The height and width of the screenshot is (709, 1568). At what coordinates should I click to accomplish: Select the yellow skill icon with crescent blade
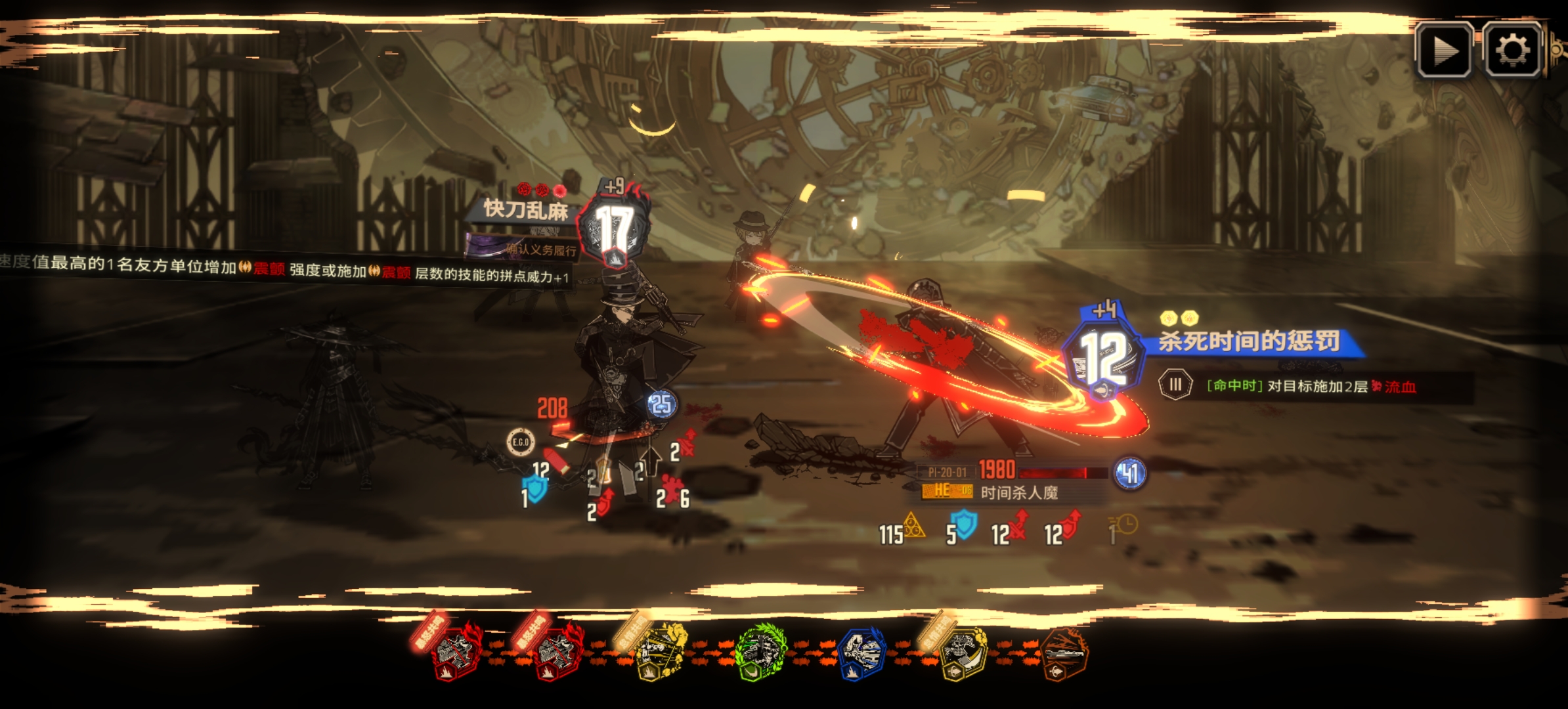(x=963, y=653)
